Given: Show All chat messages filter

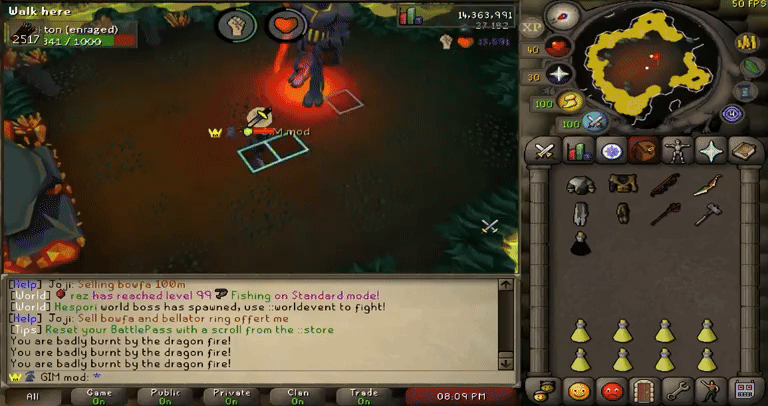Looking at the screenshot, I should (x=33, y=396).
